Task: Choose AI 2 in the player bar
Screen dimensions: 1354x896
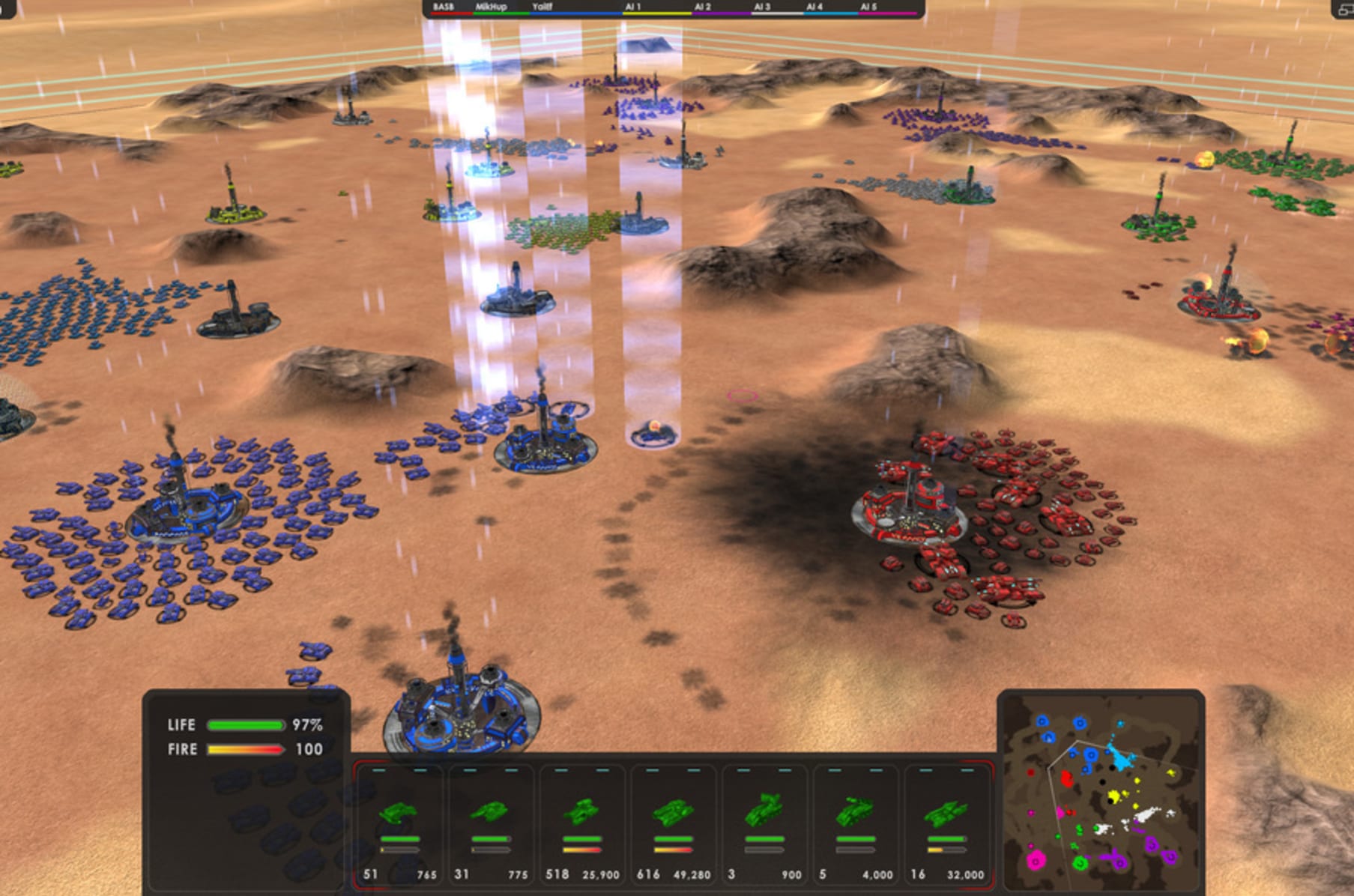Action: 702,7
